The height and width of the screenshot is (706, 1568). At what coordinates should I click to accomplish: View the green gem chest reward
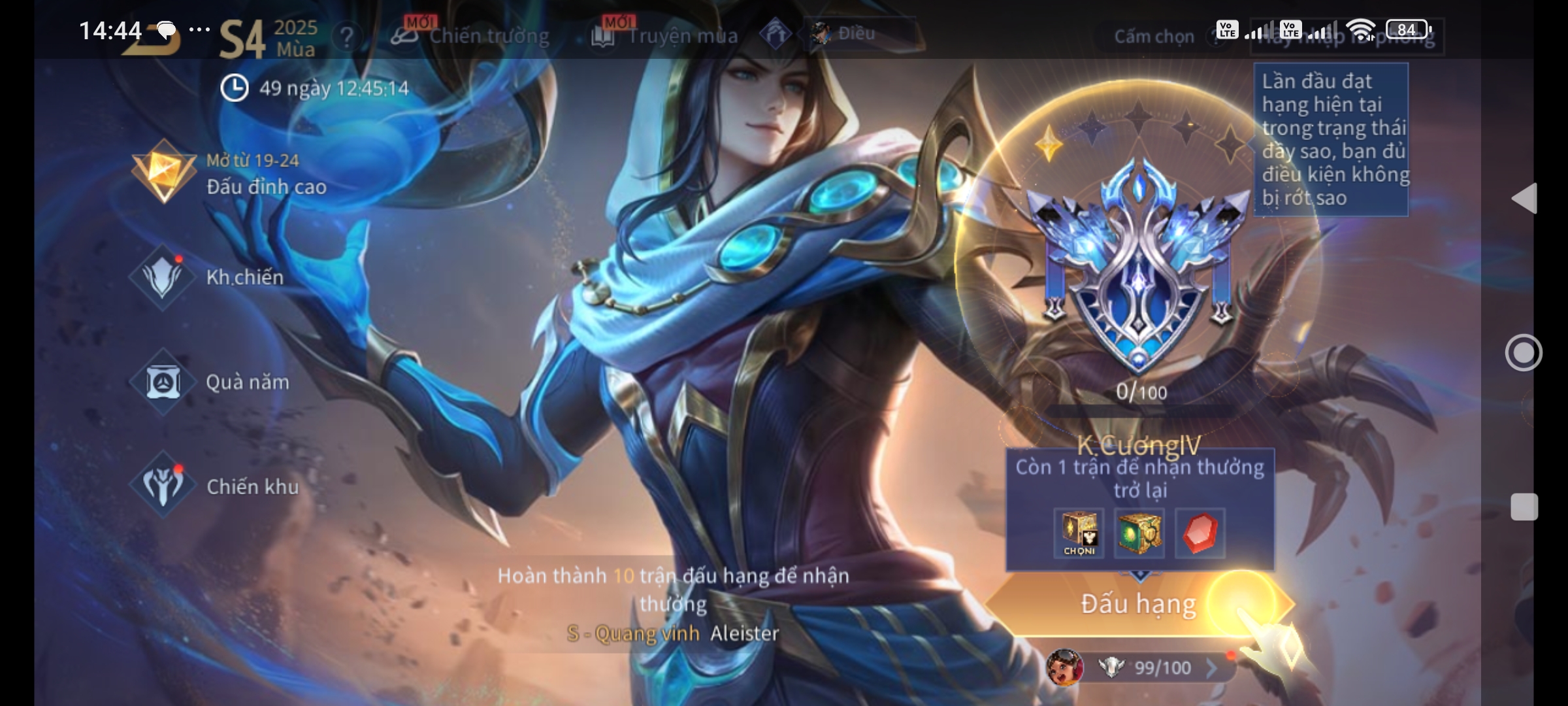1139,533
